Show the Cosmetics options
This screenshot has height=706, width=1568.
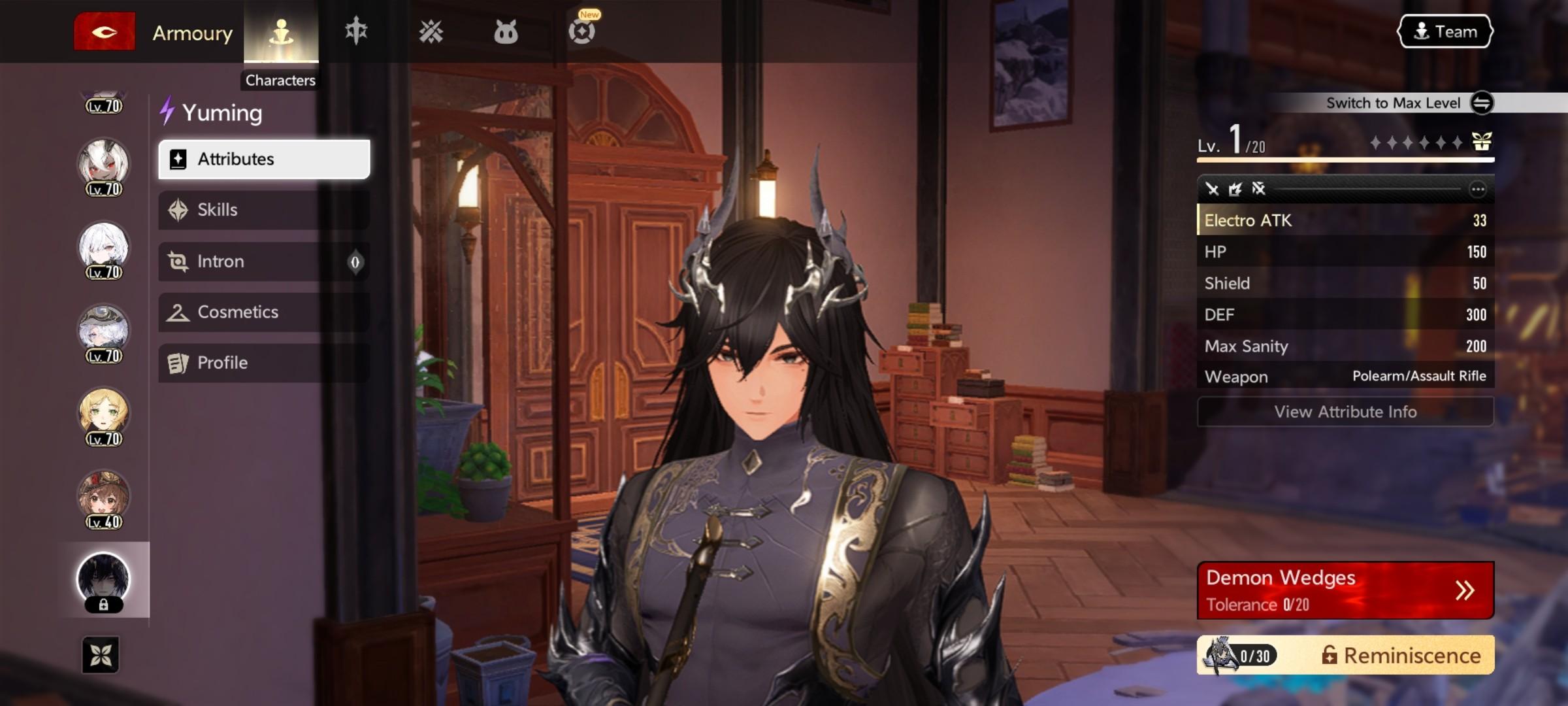(x=264, y=312)
